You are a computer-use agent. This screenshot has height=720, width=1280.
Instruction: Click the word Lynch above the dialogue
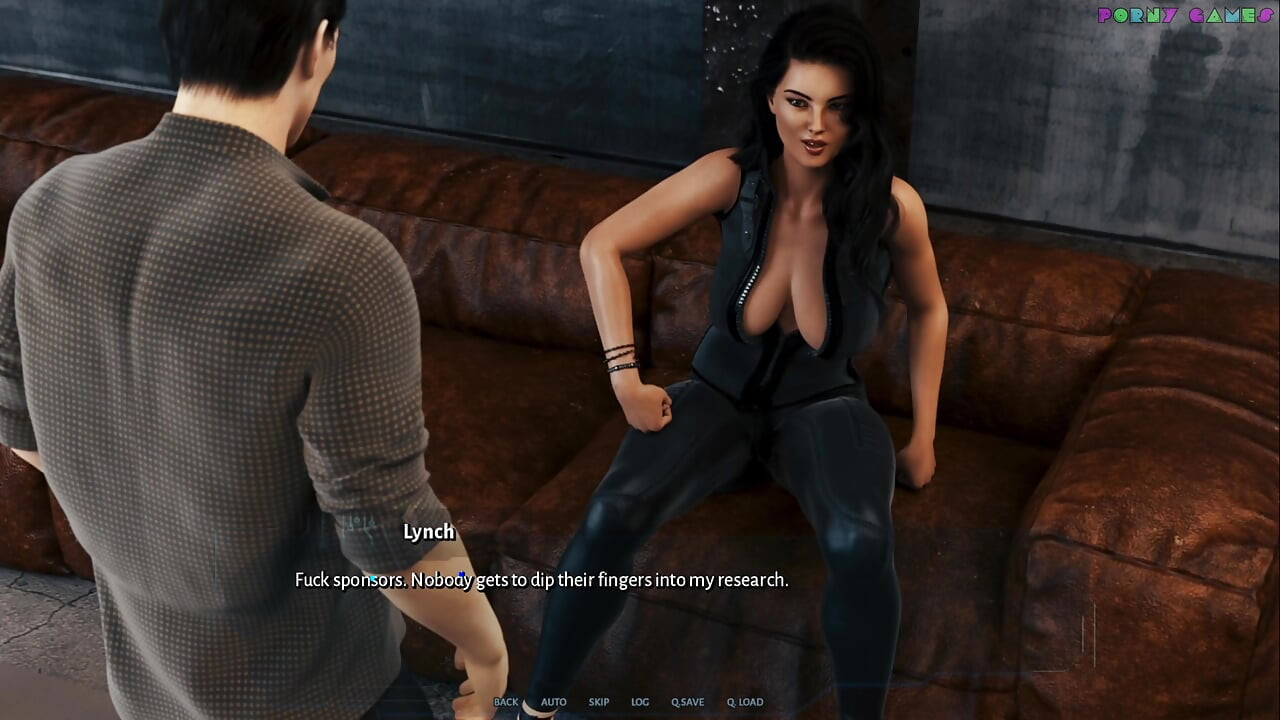click(428, 532)
